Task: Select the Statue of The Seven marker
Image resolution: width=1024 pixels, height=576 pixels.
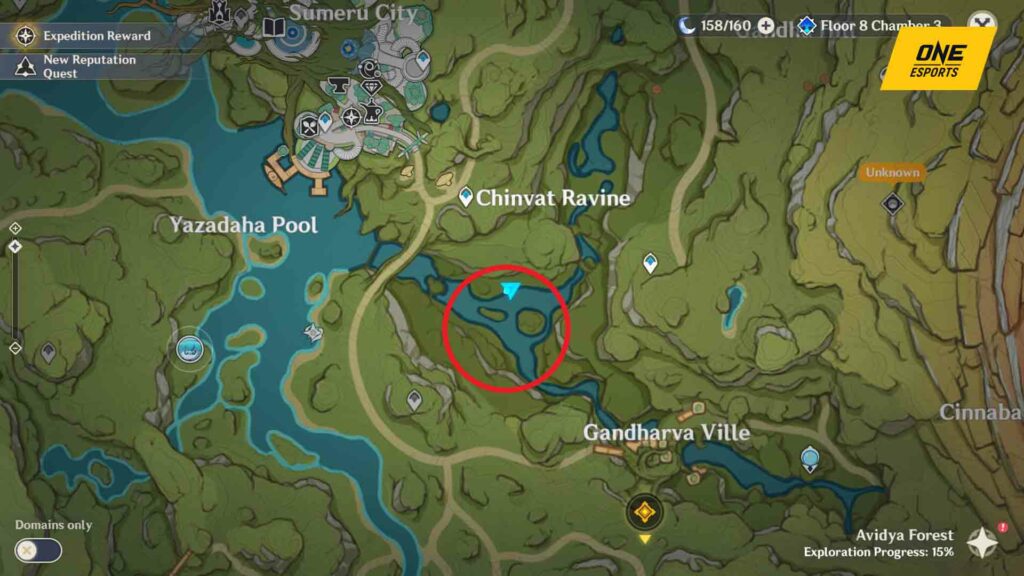Action: coord(190,348)
